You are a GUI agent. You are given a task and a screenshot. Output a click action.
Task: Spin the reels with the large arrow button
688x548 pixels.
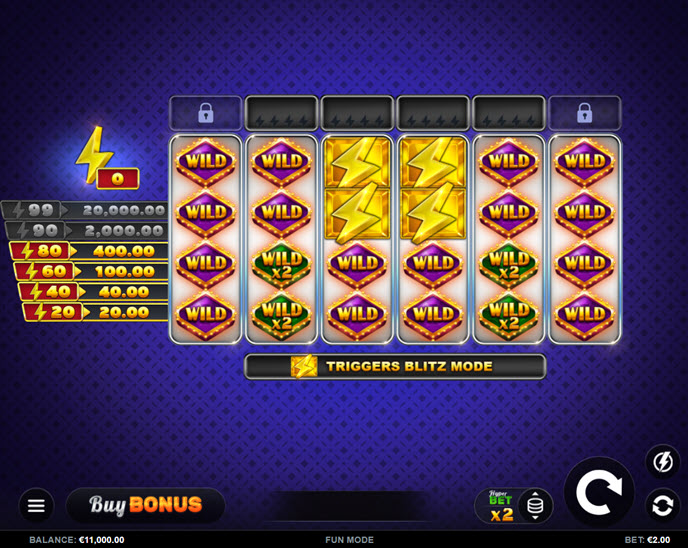[x=599, y=489]
